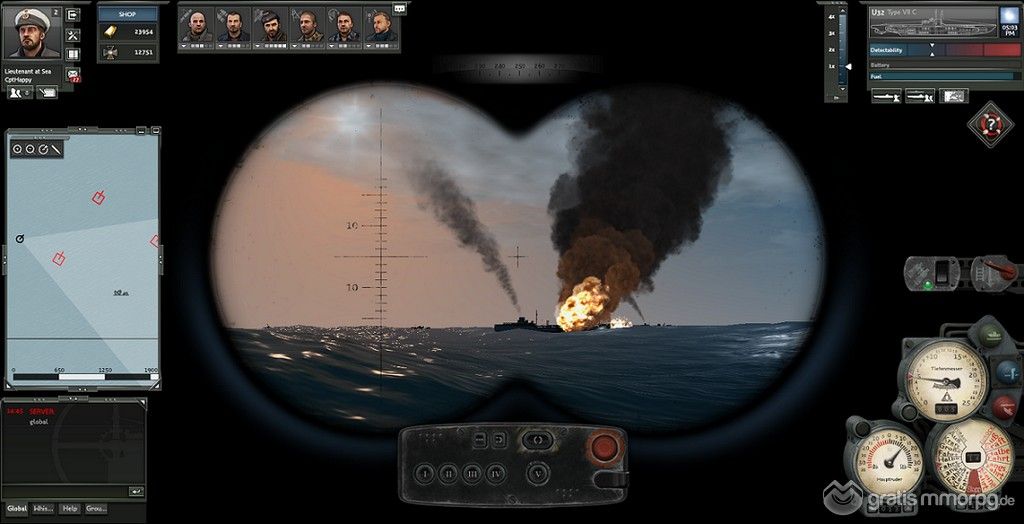Select the bald crew member portrait
This screenshot has width=1024, height=524.
[197, 25]
